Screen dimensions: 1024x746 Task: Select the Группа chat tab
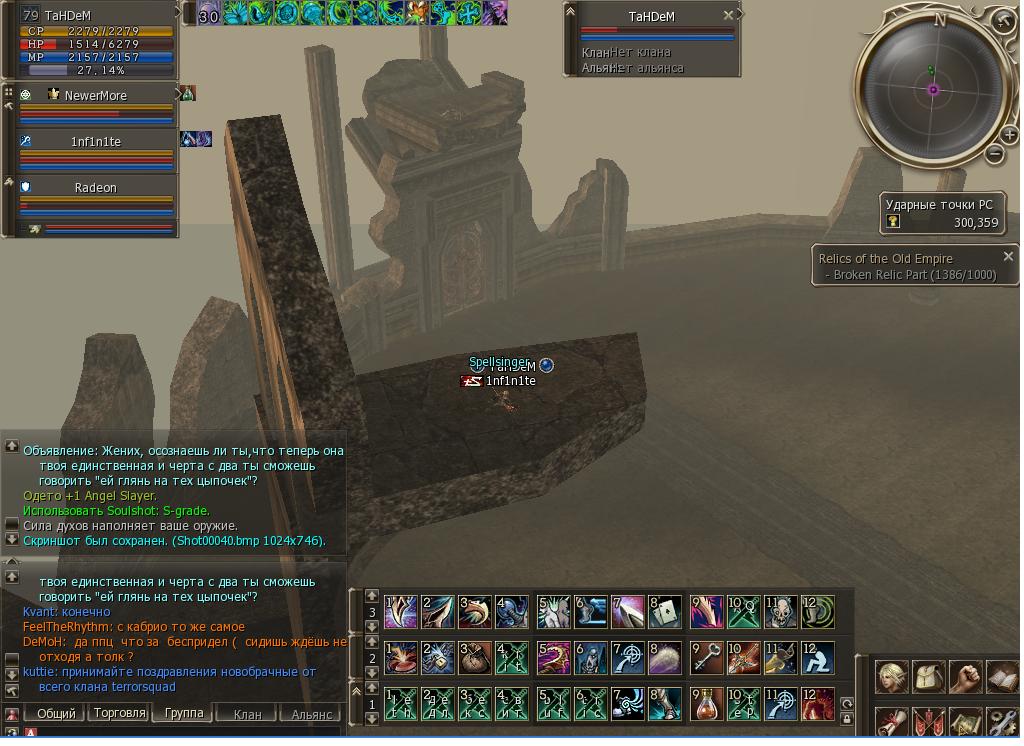[x=184, y=713]
